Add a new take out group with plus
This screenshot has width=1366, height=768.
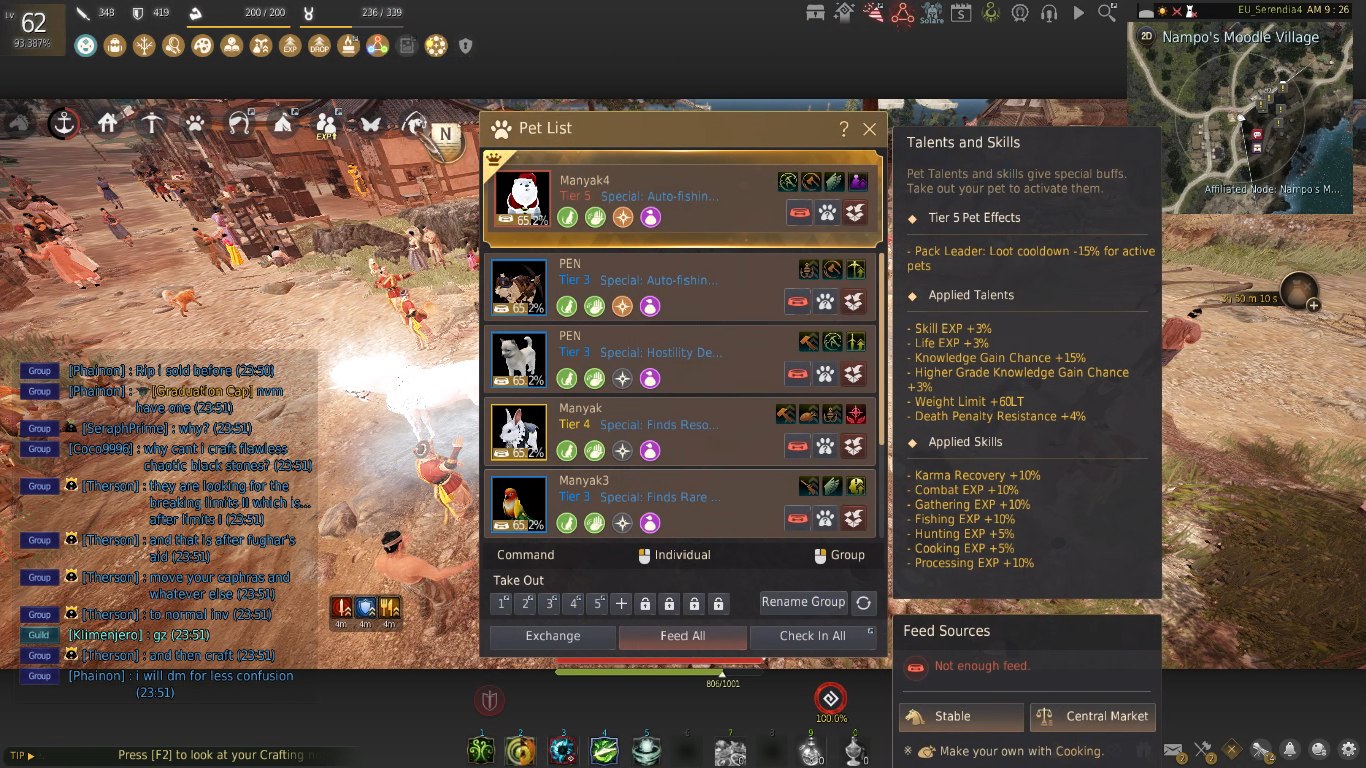621,604
